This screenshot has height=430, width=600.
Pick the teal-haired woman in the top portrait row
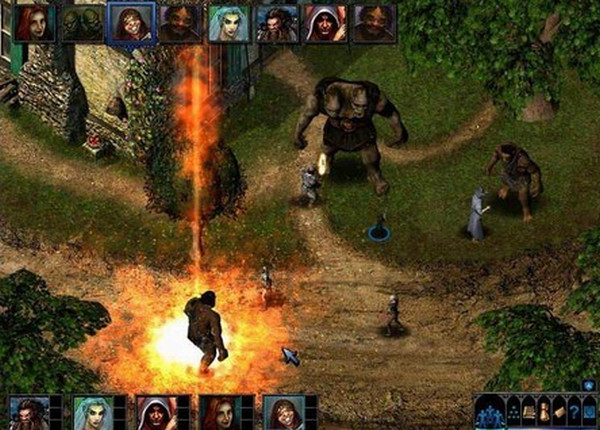point(229,23)
